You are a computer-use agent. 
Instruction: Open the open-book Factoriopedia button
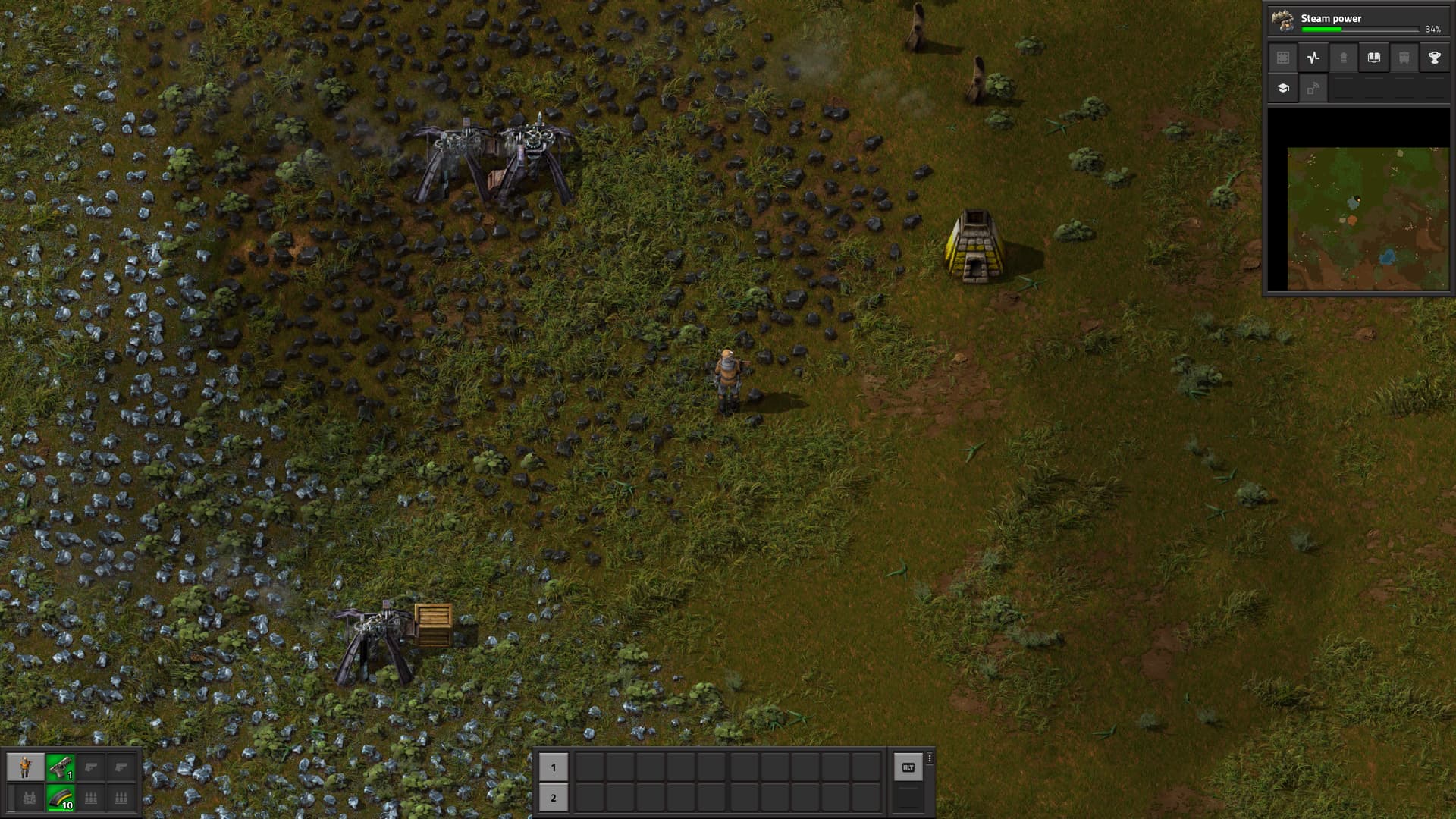pyautogui.click(x=1373, y=58)
